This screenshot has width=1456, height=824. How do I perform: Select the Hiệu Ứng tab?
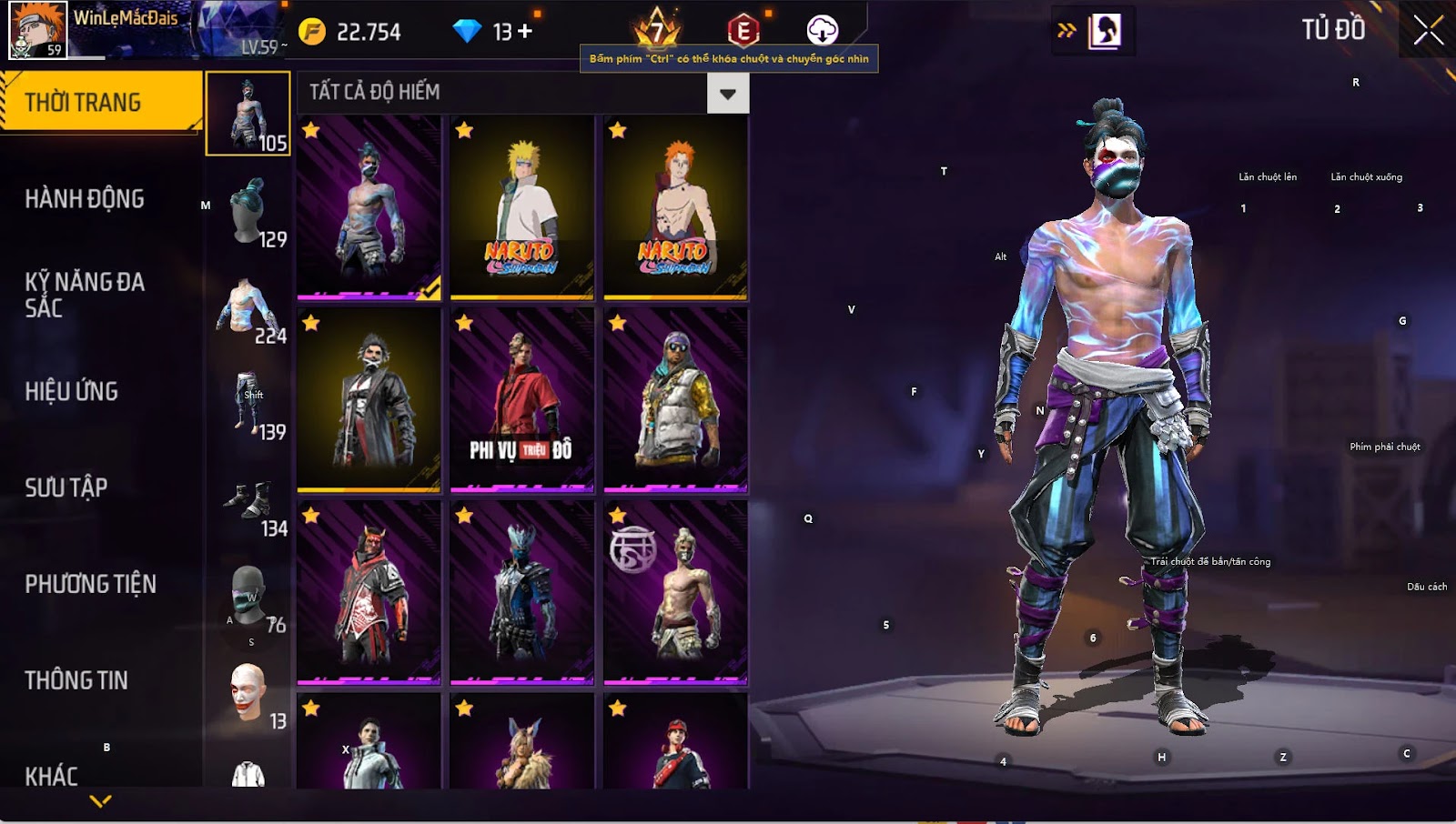[72, 391]
